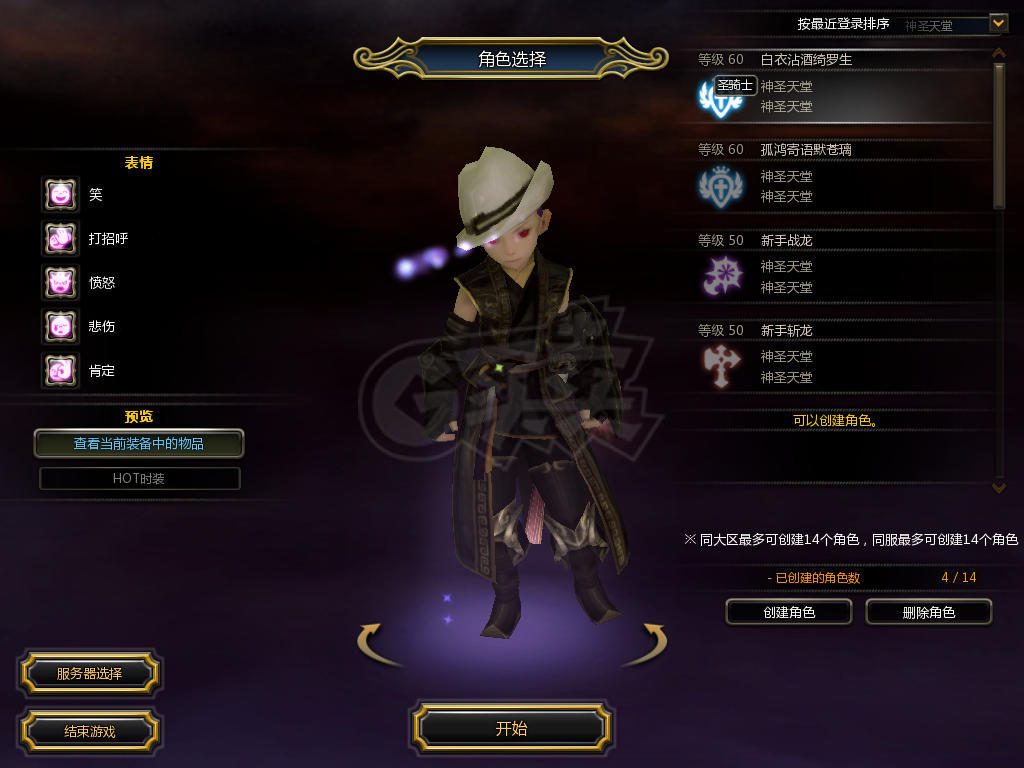Click the 删除角色 delete character button

coord(928,612)
